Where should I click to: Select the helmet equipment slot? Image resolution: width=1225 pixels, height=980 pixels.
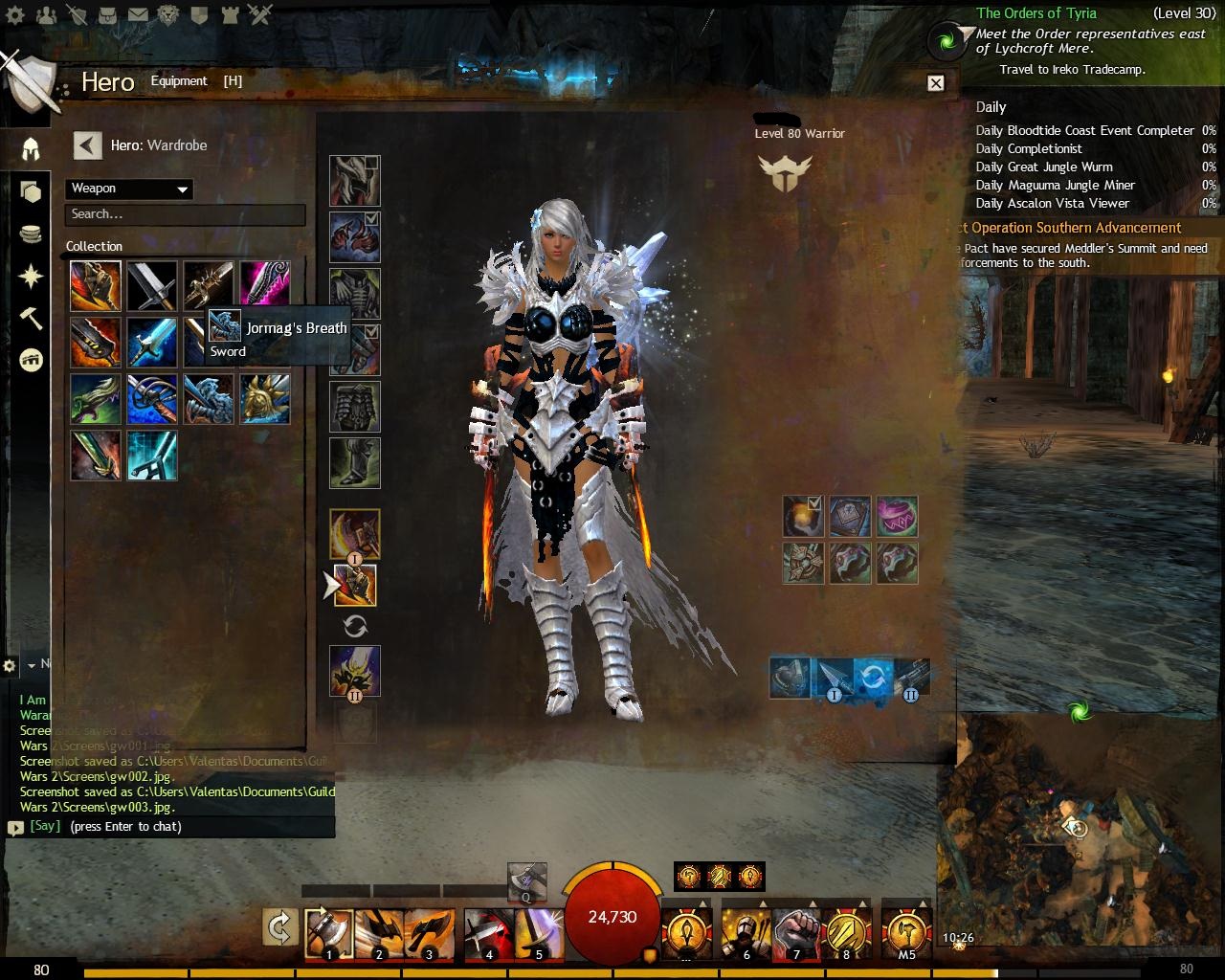[x=355, y=181]
